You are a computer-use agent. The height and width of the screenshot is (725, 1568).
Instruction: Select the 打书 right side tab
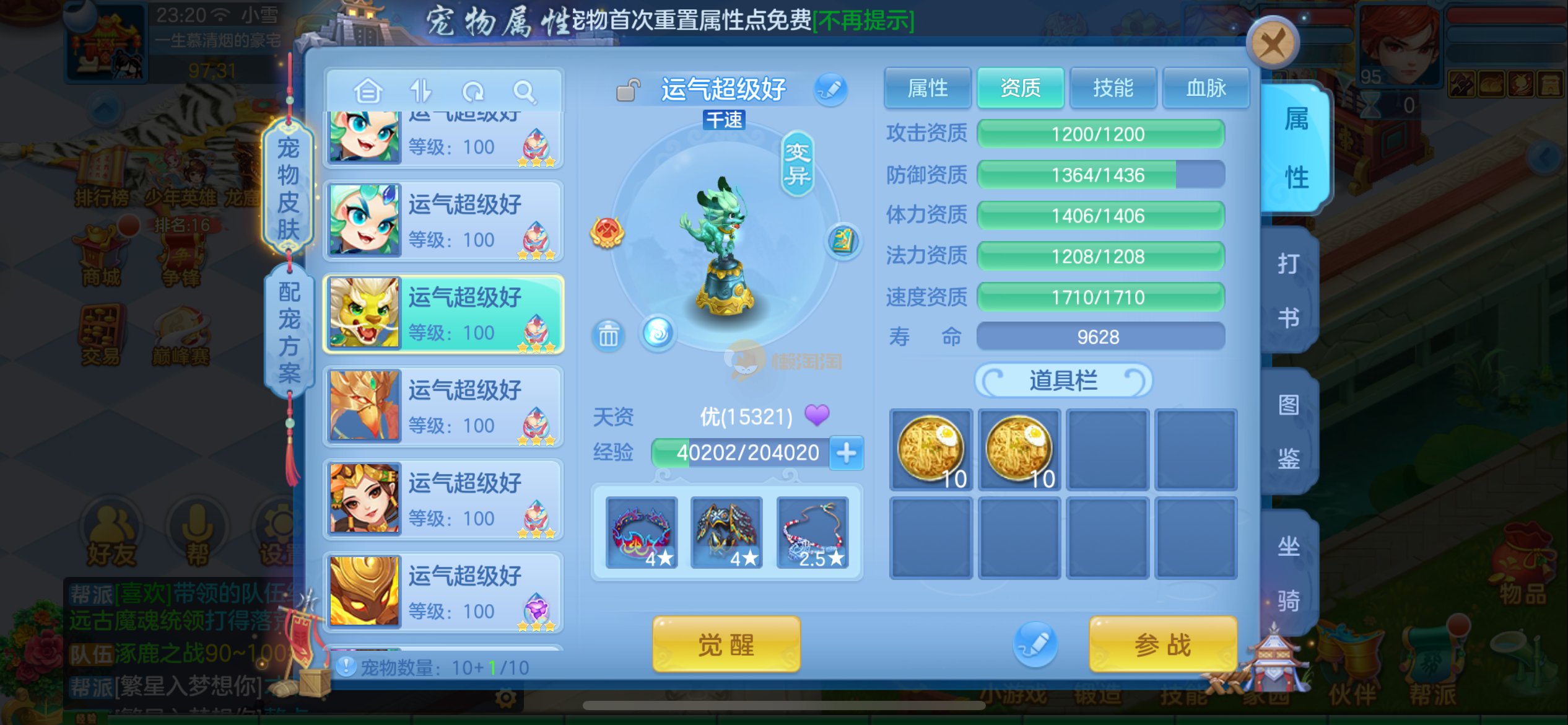click(x=1289, y=290)
